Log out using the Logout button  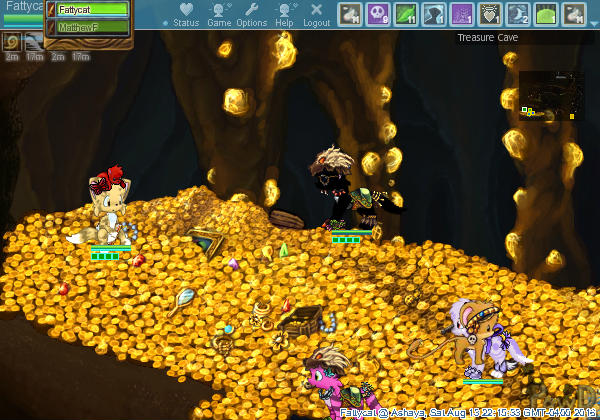[x=317, y=15]
